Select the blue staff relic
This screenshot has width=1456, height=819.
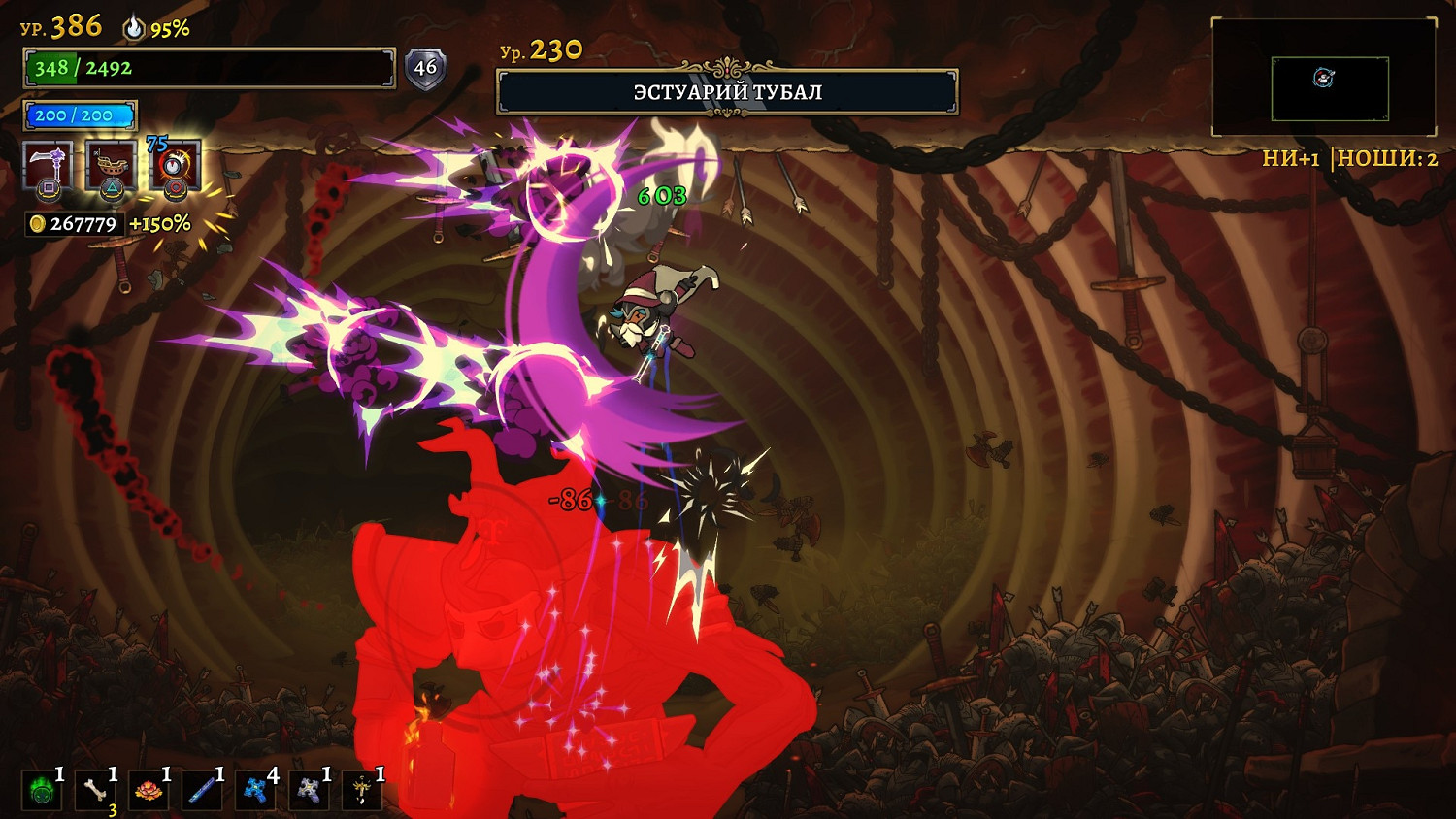tap(202, 791)
